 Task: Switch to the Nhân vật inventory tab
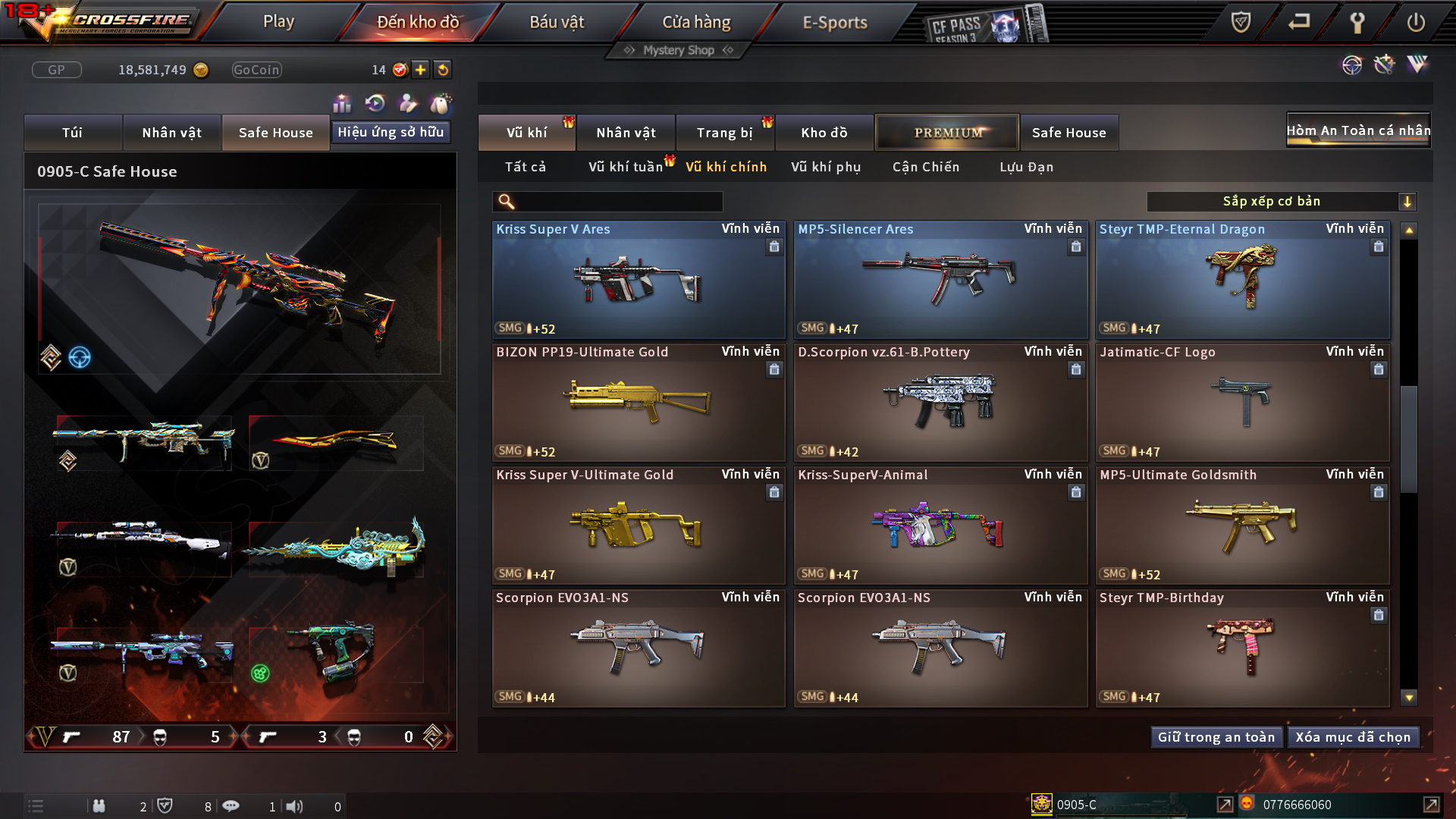coord(626,133)
